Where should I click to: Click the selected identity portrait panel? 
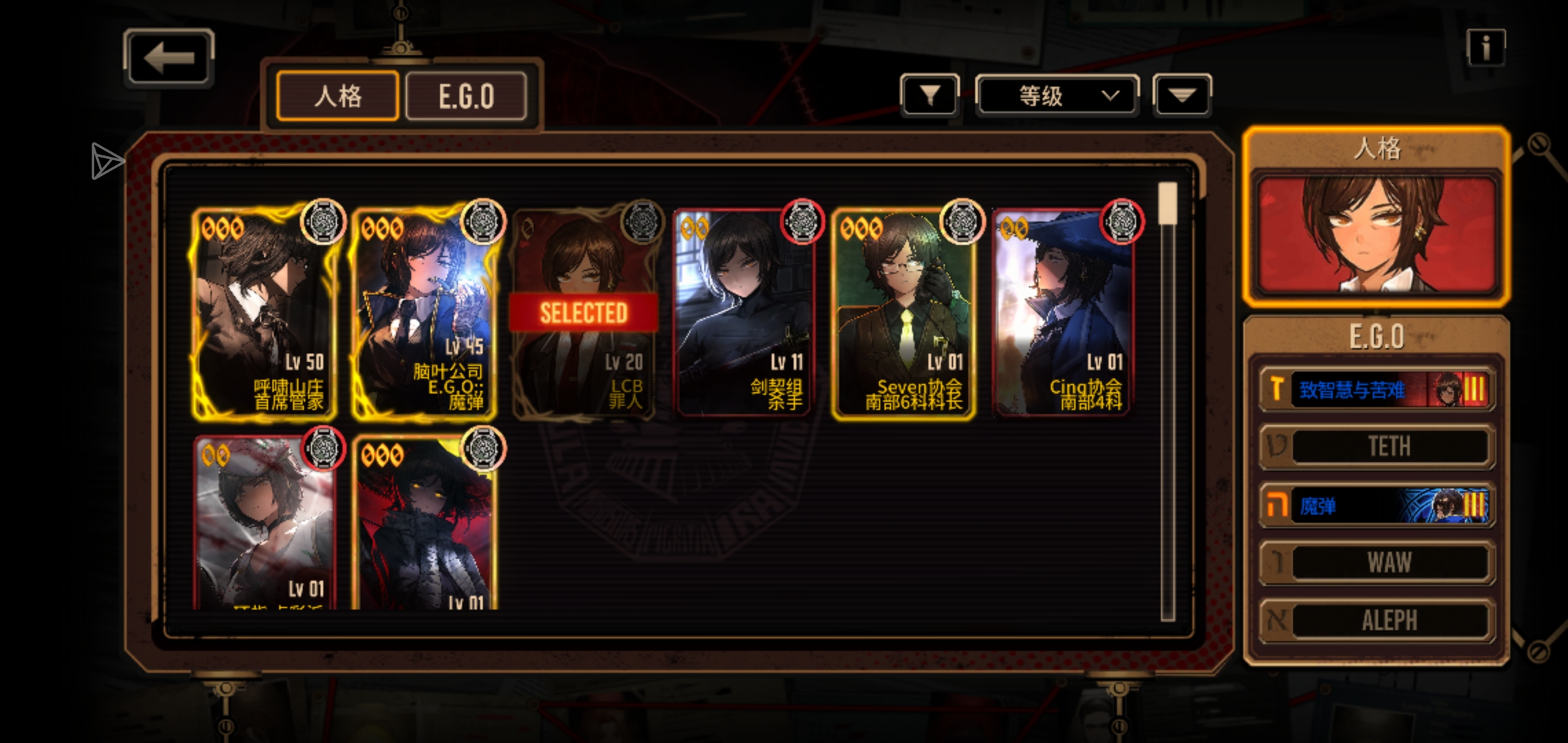pyautogui.click(x=1377, y=234)
